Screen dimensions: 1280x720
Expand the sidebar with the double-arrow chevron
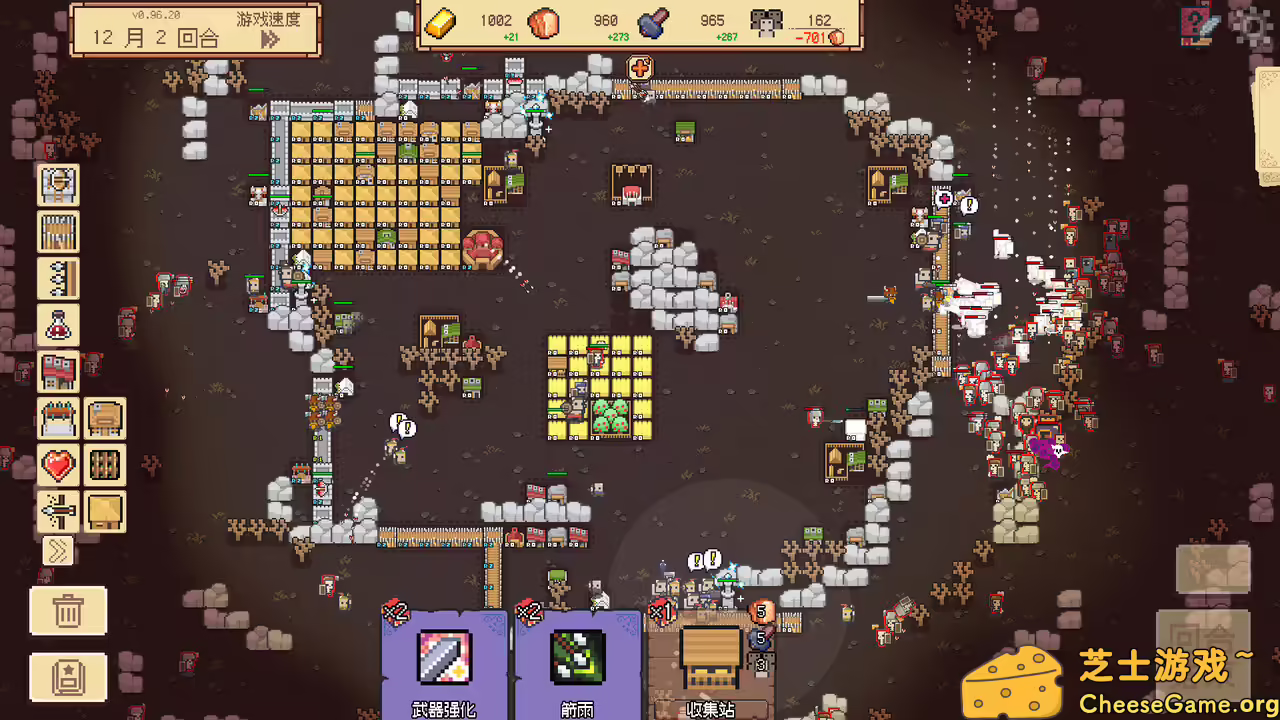pyautogui.click(x=58, y=551)
